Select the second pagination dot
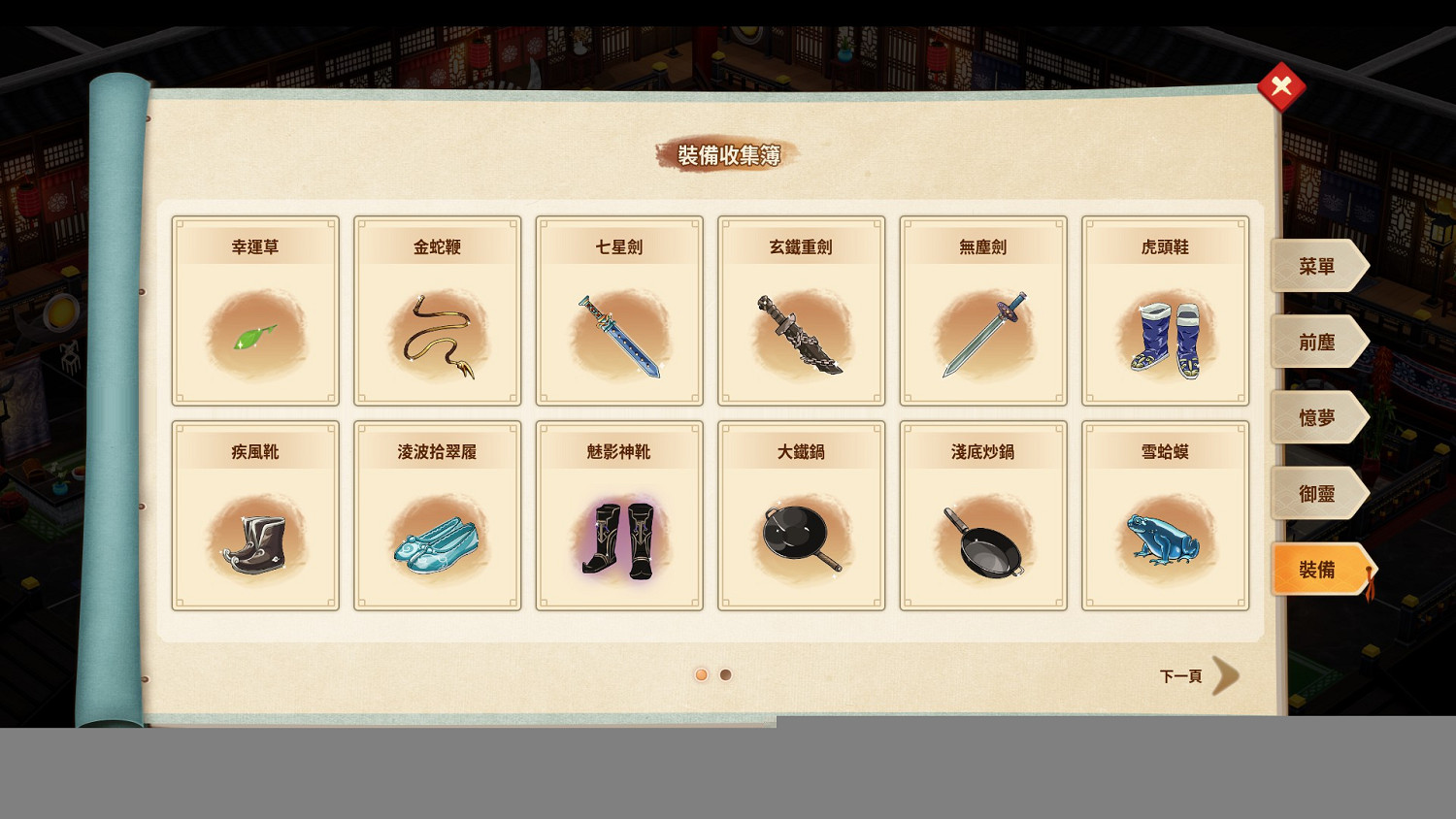 click(x=725, y=674)
